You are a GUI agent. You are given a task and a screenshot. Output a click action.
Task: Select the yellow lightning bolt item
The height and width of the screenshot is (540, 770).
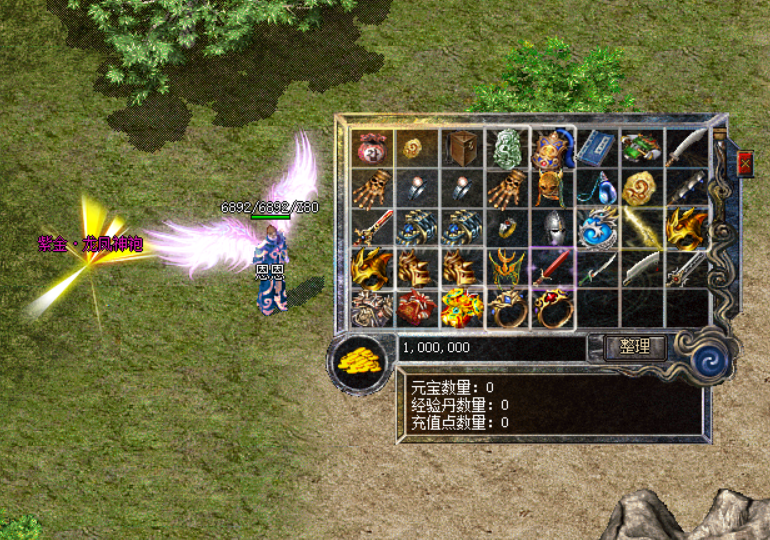pos(641,226)
